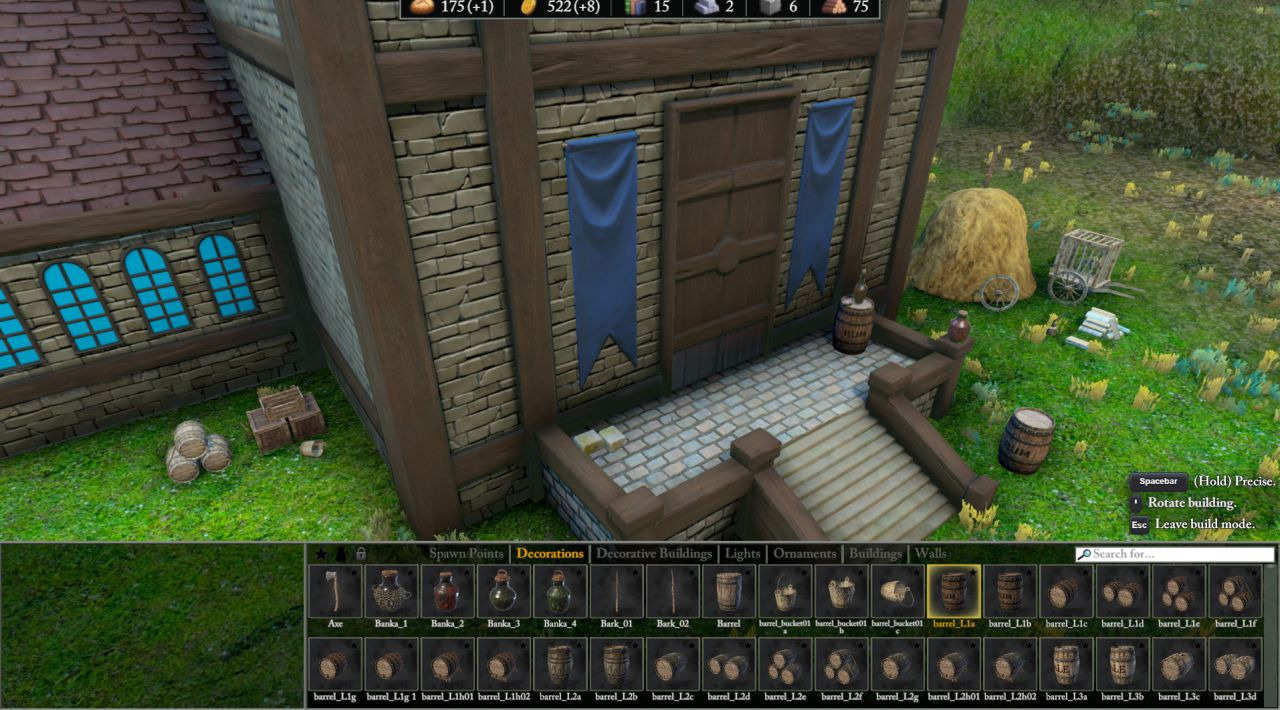
Task: Click the padlock filter icon
Action: tap(361, 554)
